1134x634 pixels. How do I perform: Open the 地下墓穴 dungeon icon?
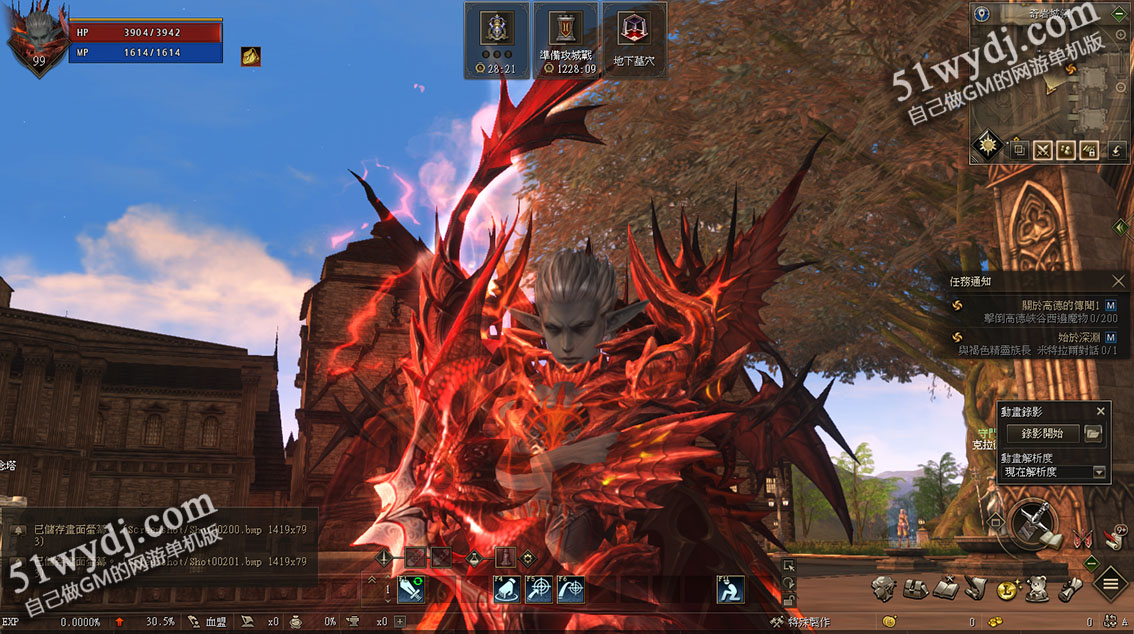[634, 39]
